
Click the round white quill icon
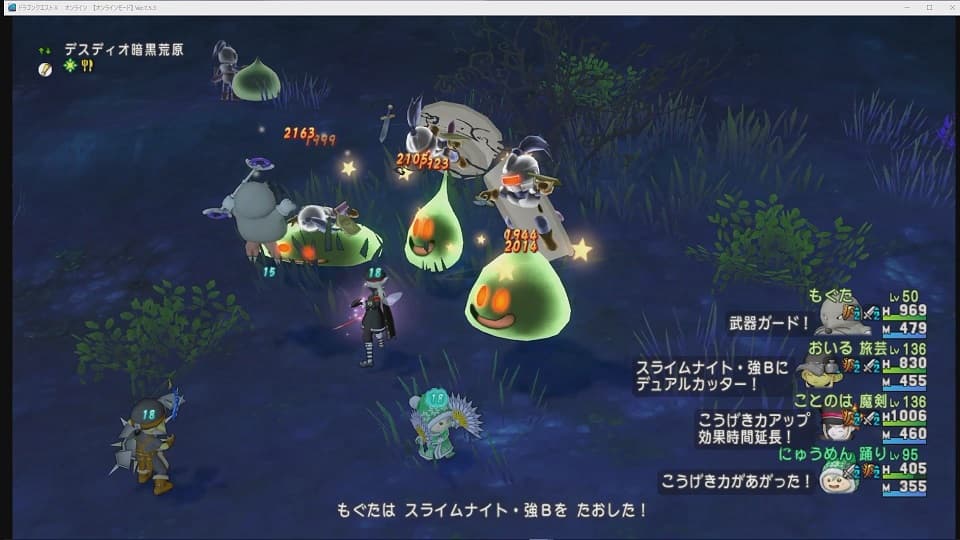[45, 68]
